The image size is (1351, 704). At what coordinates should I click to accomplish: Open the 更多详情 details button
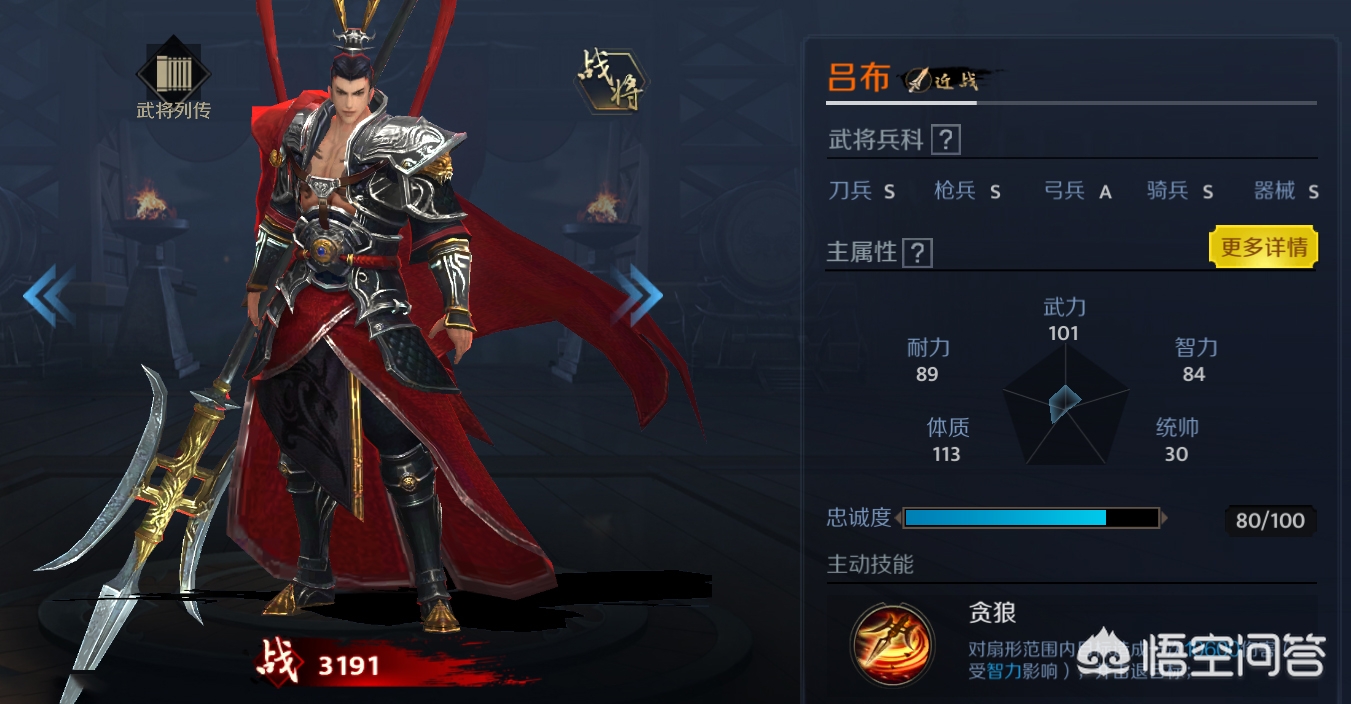click(x=1264, y=247)
